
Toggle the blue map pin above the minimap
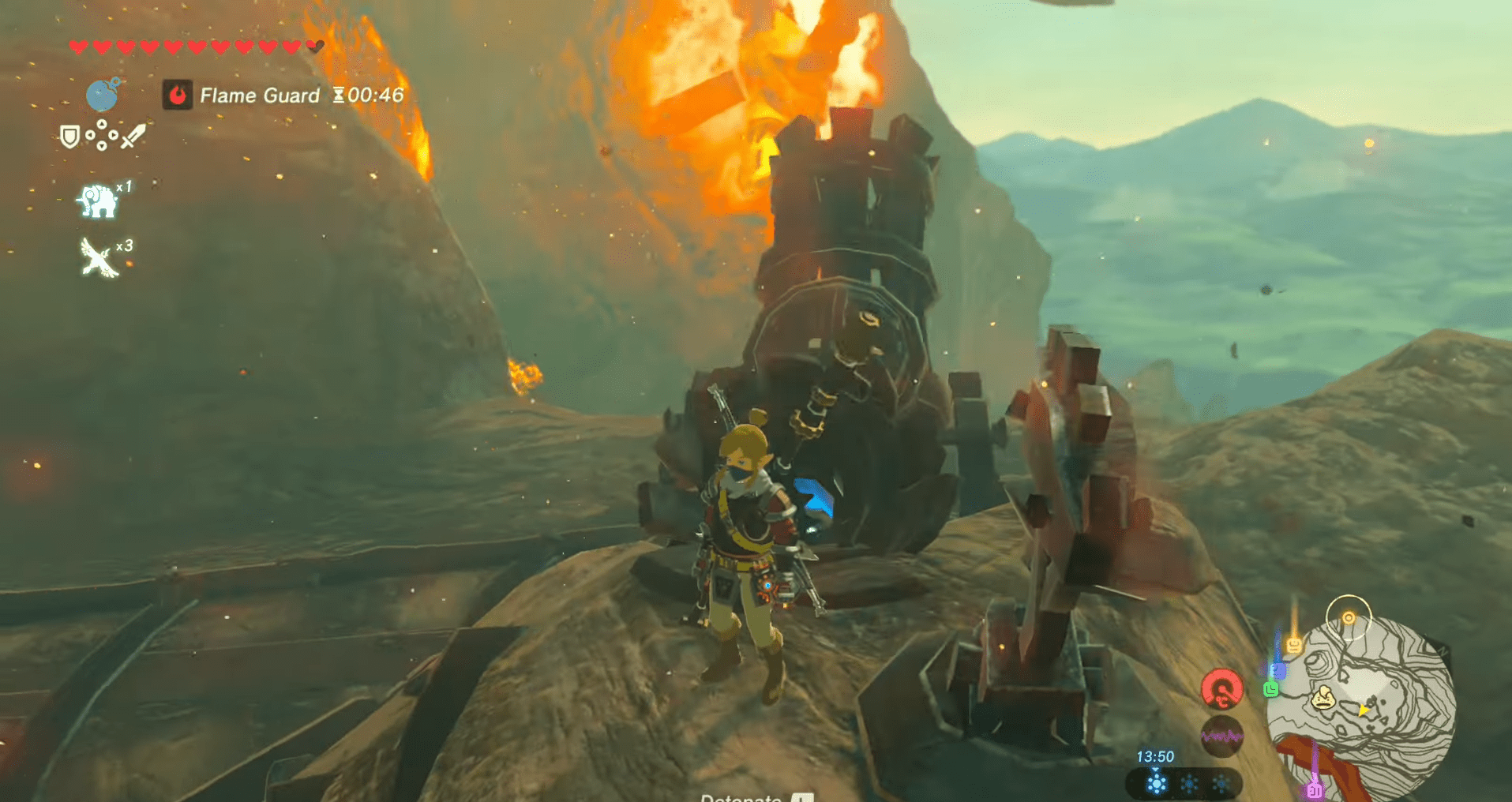click(1278, 671)
